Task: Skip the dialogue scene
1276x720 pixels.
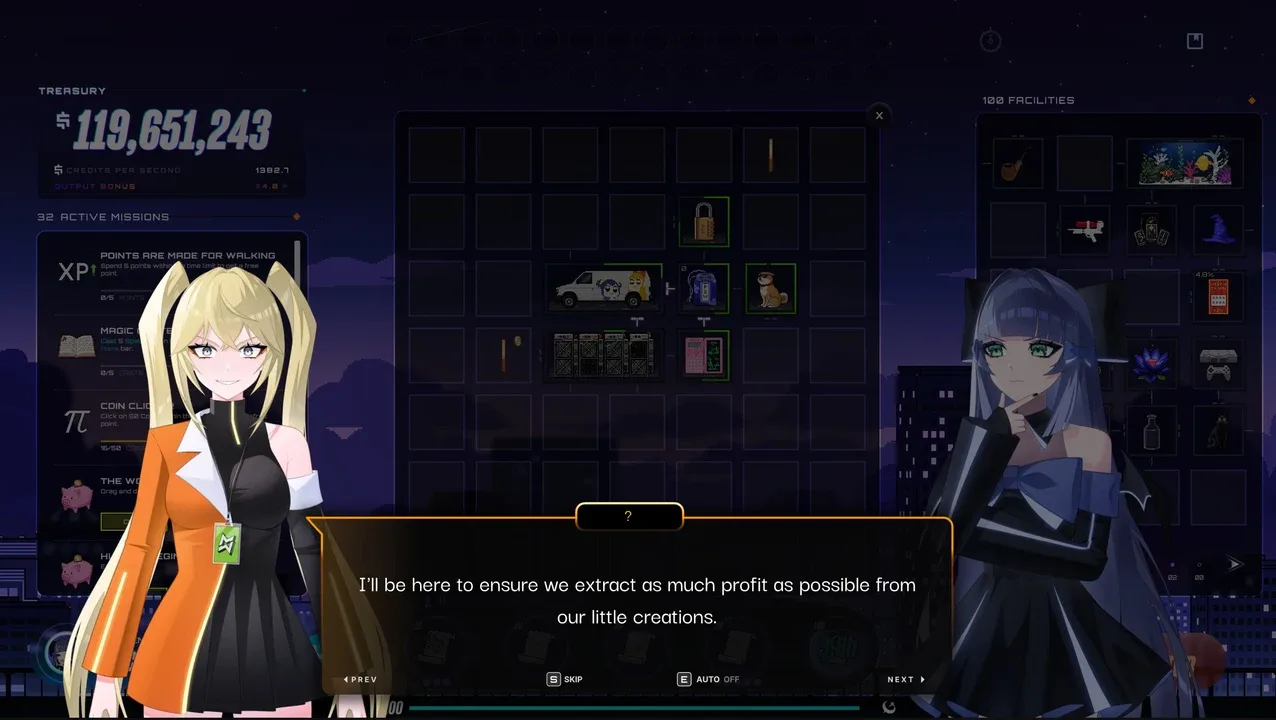Action: click(x=564, y=679)
